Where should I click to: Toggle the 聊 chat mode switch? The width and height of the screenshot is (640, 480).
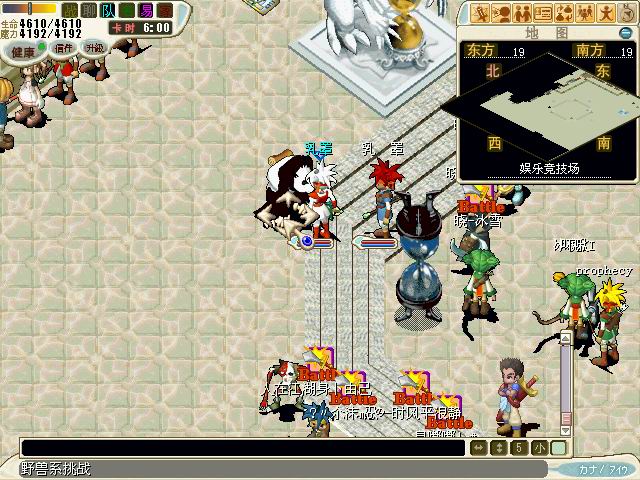(x=88, y=10)
